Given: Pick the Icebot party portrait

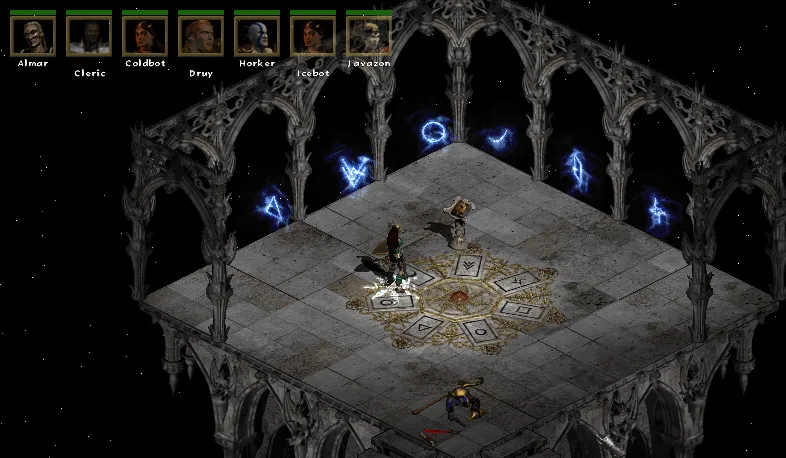Looking at the screenshot, I should coord(312,35).
